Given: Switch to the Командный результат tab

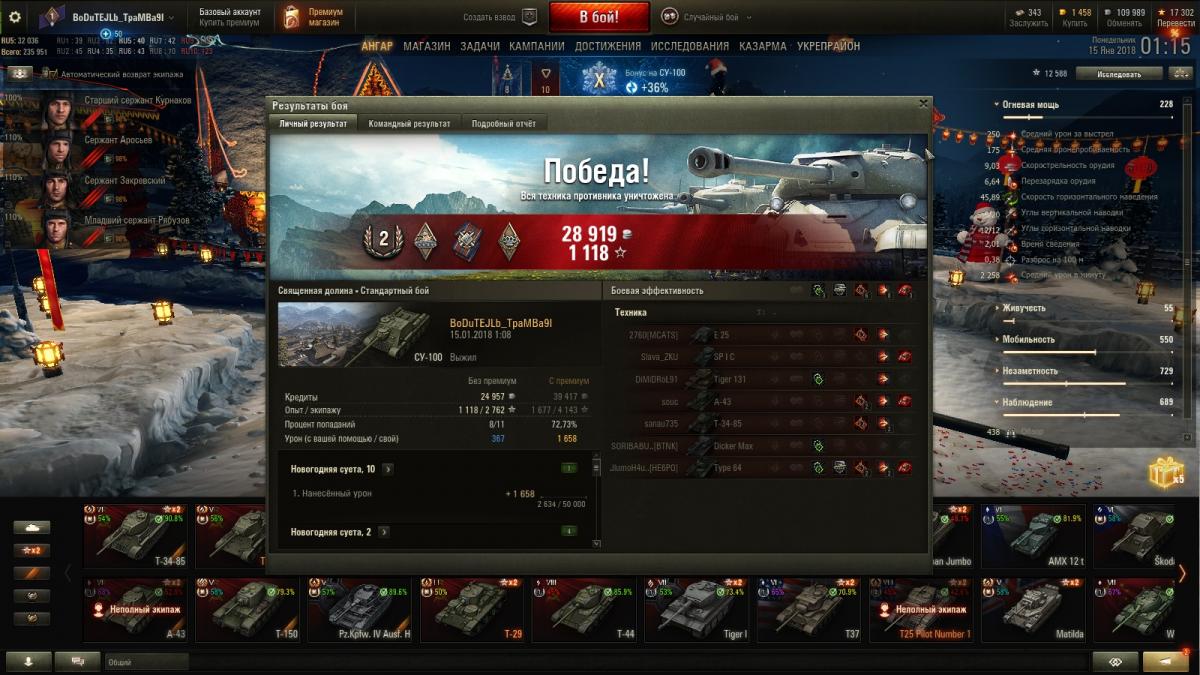Looking at the screenshot, I should pos(409,124).
